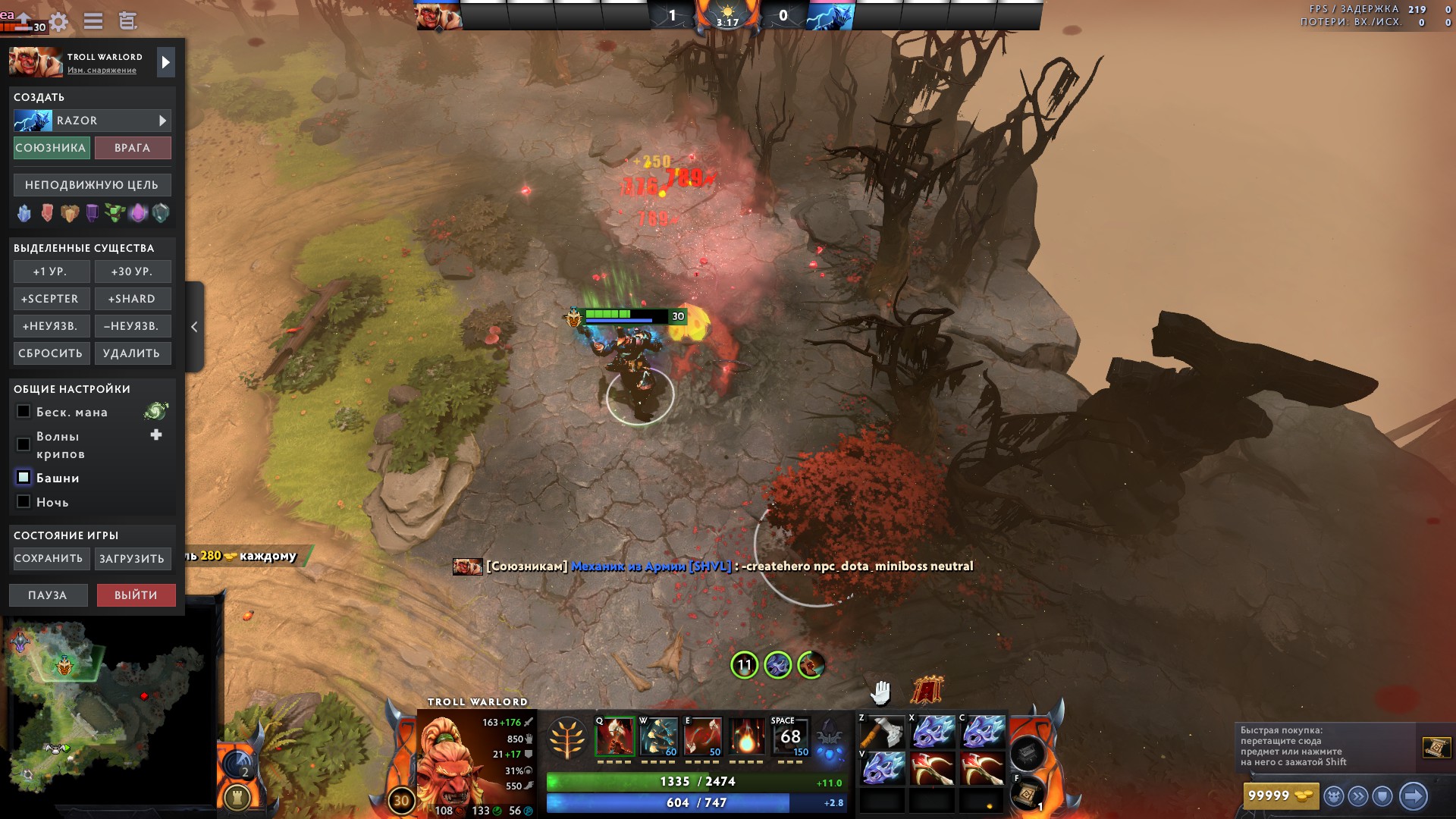Expand Troll Warlord options with the arrow

(x=165, y=61)
